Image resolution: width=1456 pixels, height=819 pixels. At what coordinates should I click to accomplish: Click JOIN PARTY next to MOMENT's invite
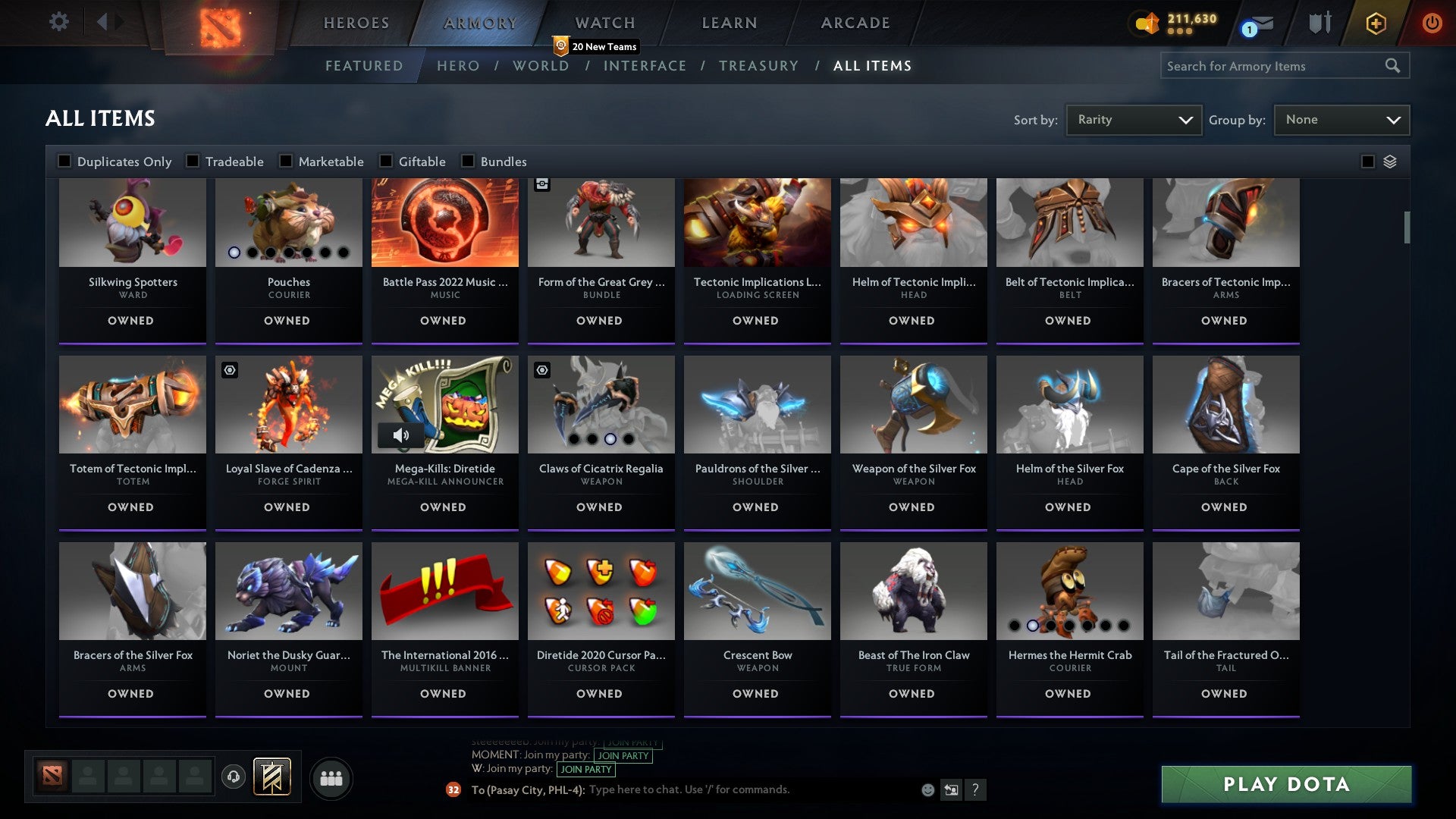pos(623,756)
